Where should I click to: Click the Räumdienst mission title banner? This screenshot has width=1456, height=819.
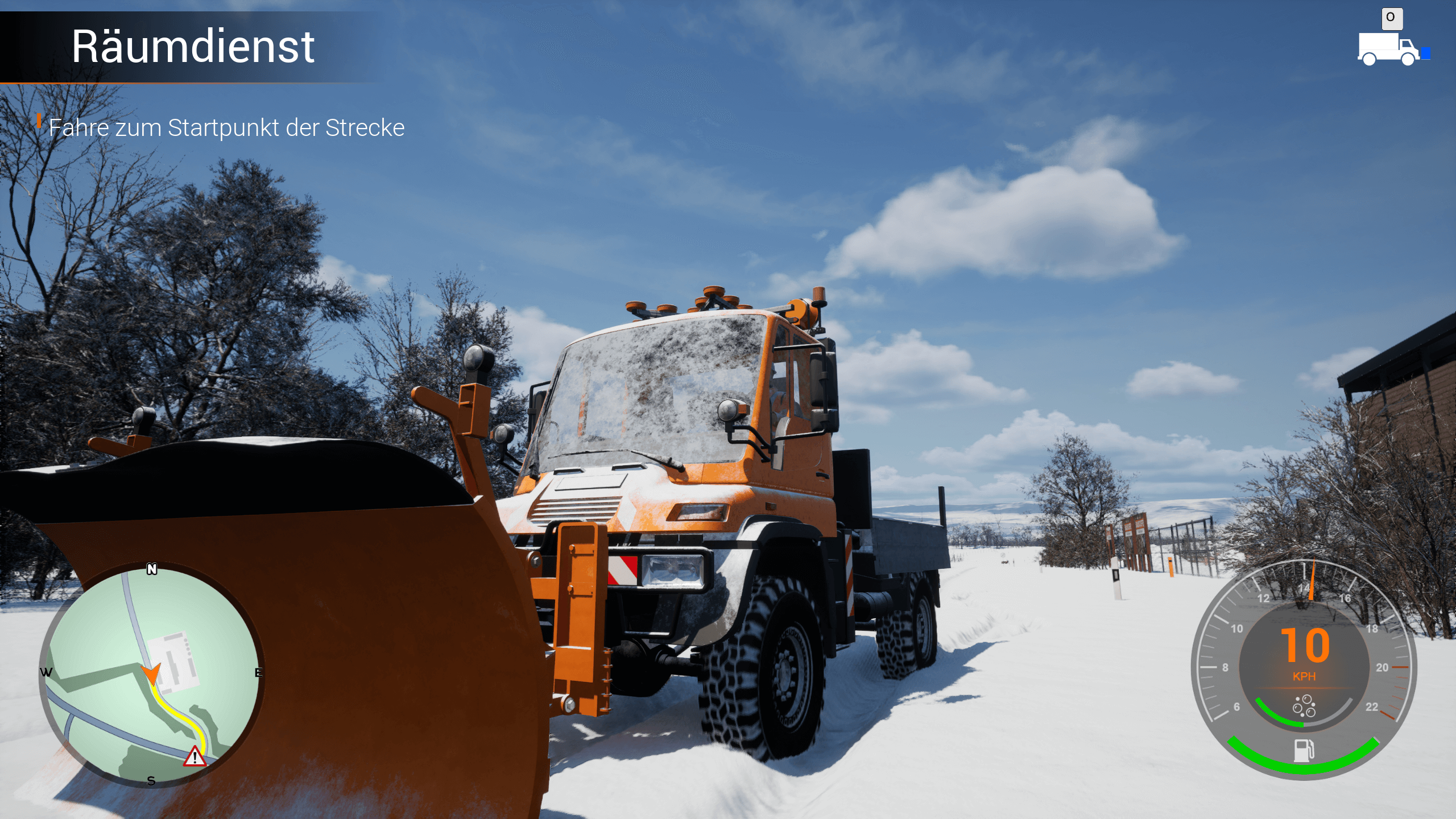(x=193, y=47)
